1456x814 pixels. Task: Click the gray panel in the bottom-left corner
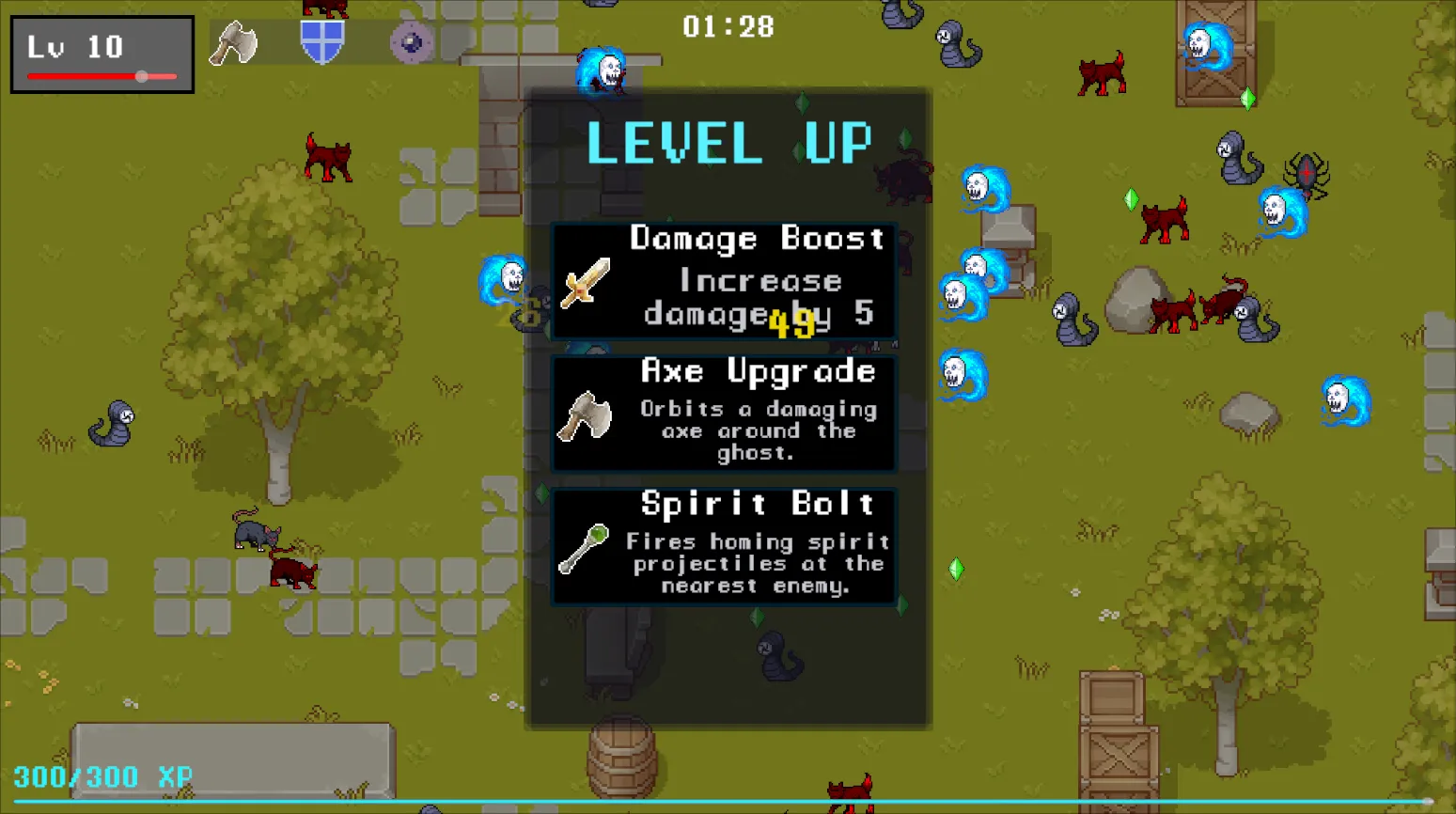[x=233, y=759]
